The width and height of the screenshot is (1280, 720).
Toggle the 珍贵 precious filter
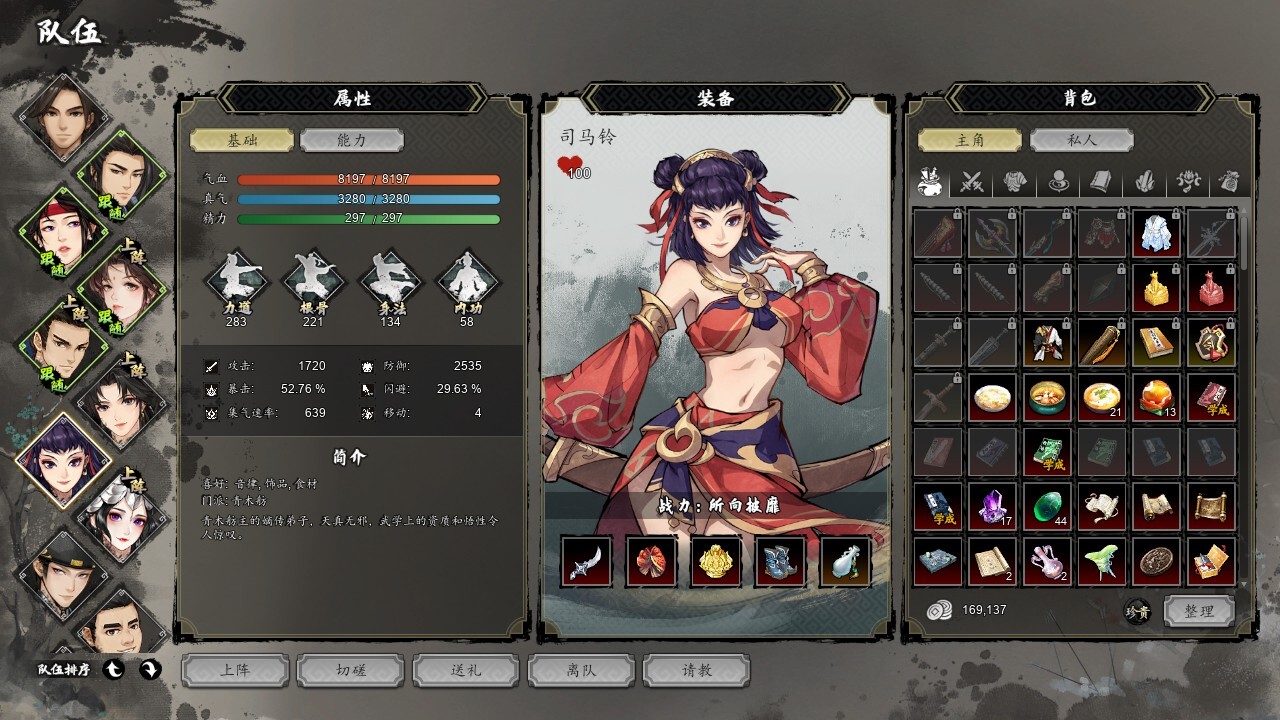[x=1137, y=611]
